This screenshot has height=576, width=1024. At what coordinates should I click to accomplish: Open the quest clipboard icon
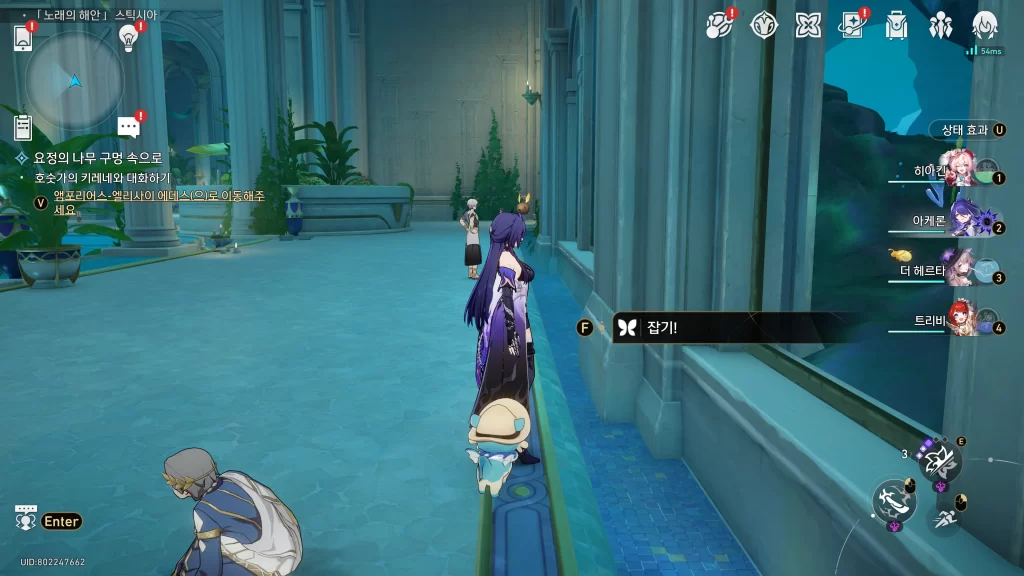pyautogui.click(x=23, y=127)
